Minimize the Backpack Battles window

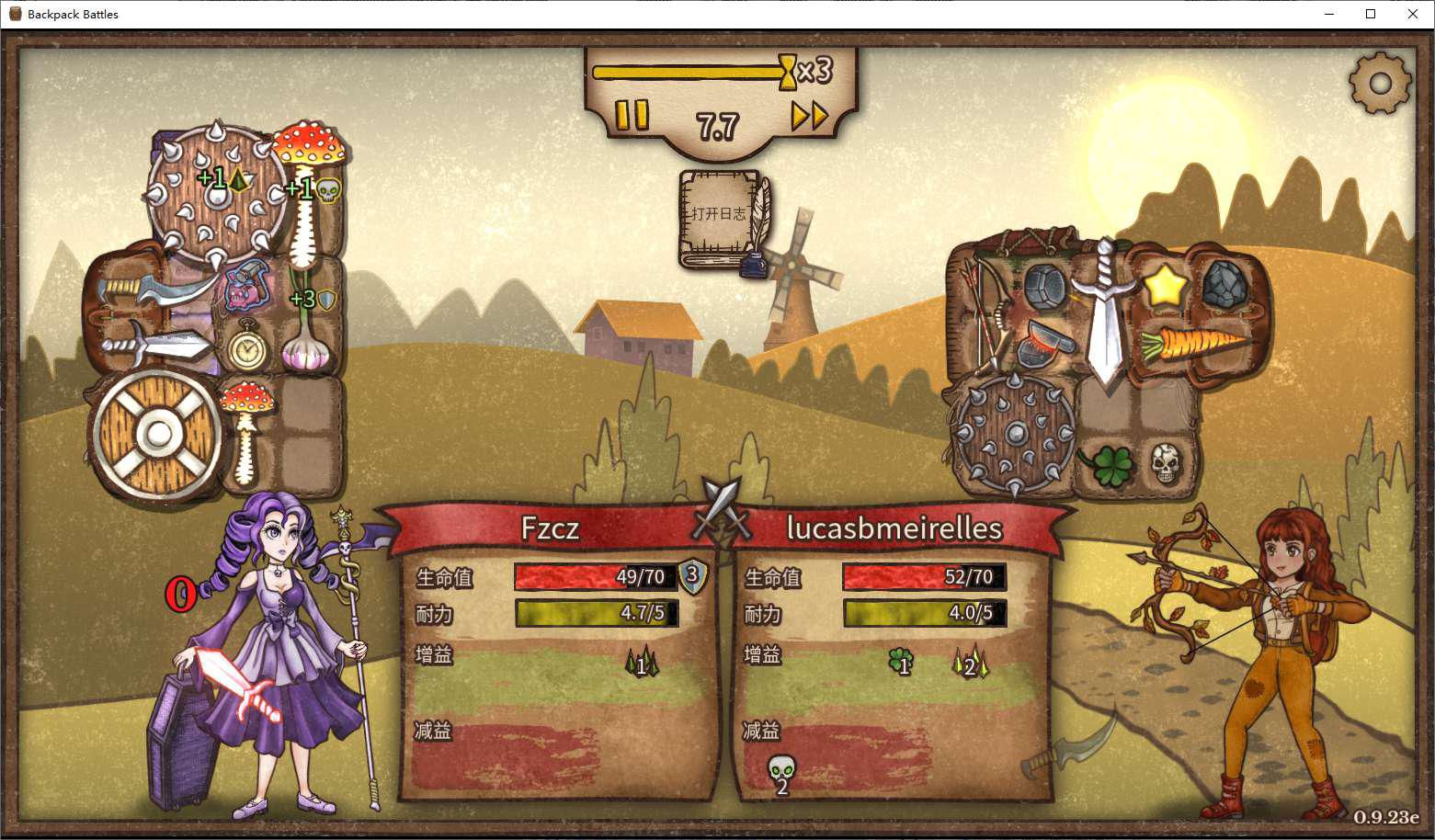pos(1328,14)
